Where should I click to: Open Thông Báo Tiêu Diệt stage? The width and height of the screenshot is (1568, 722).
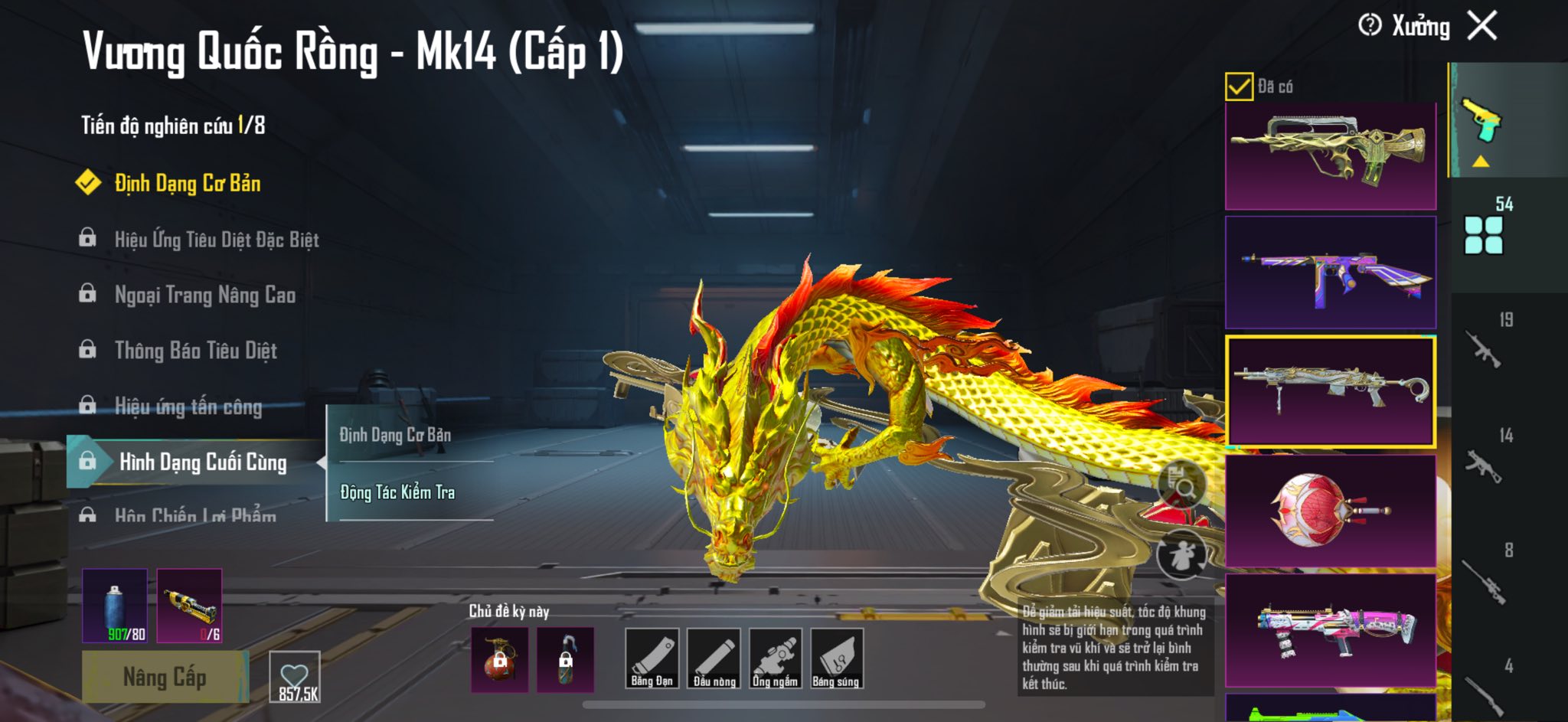(x=195, y=351)
